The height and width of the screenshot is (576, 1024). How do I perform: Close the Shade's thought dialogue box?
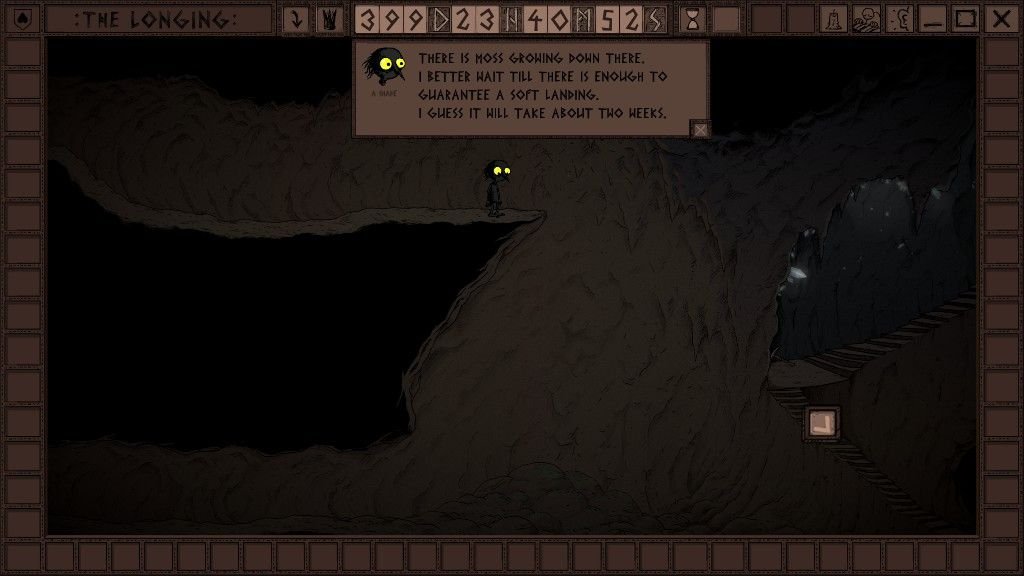[701, 129]
